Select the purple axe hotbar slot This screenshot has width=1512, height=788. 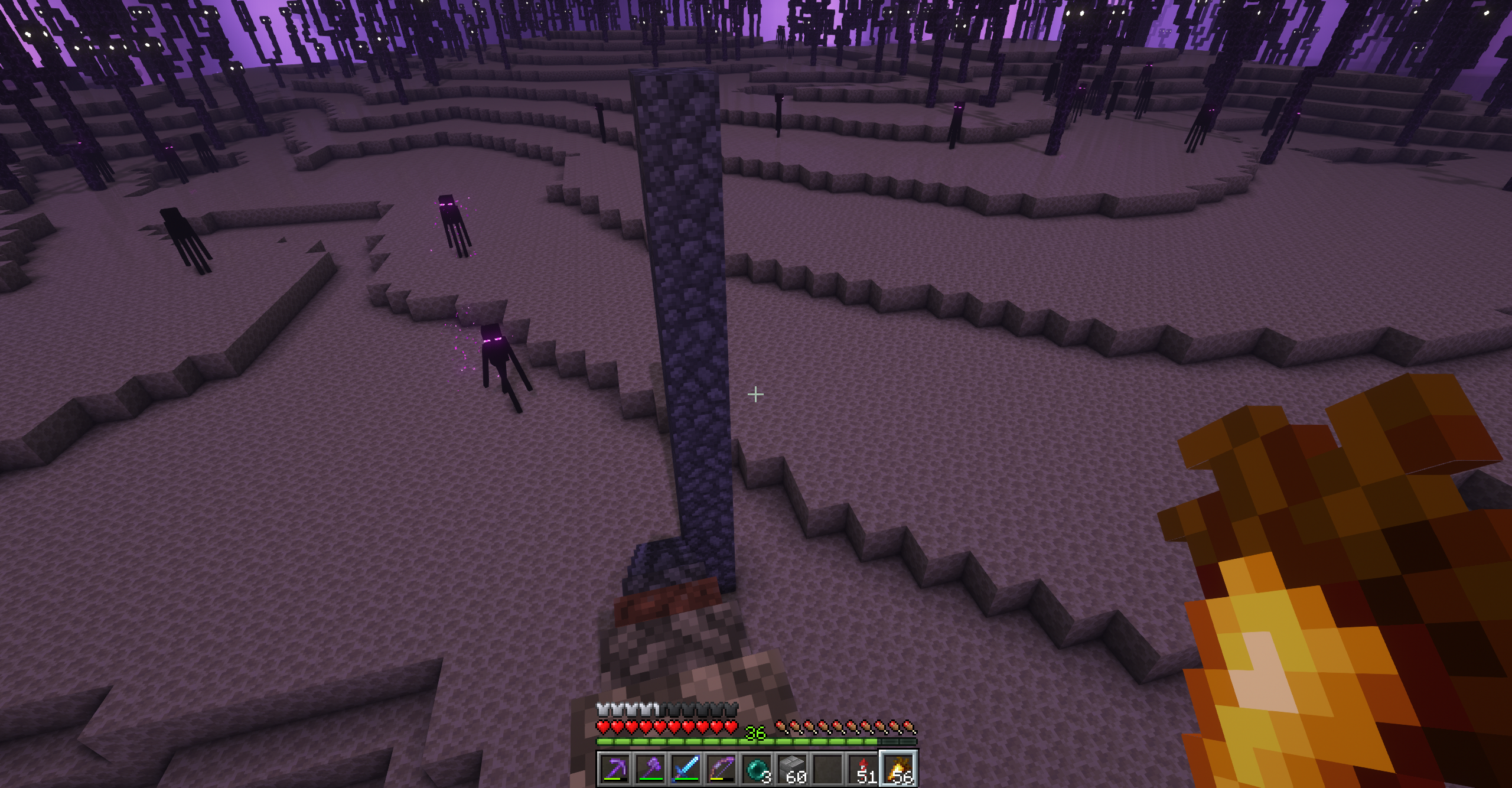(650, 769)
